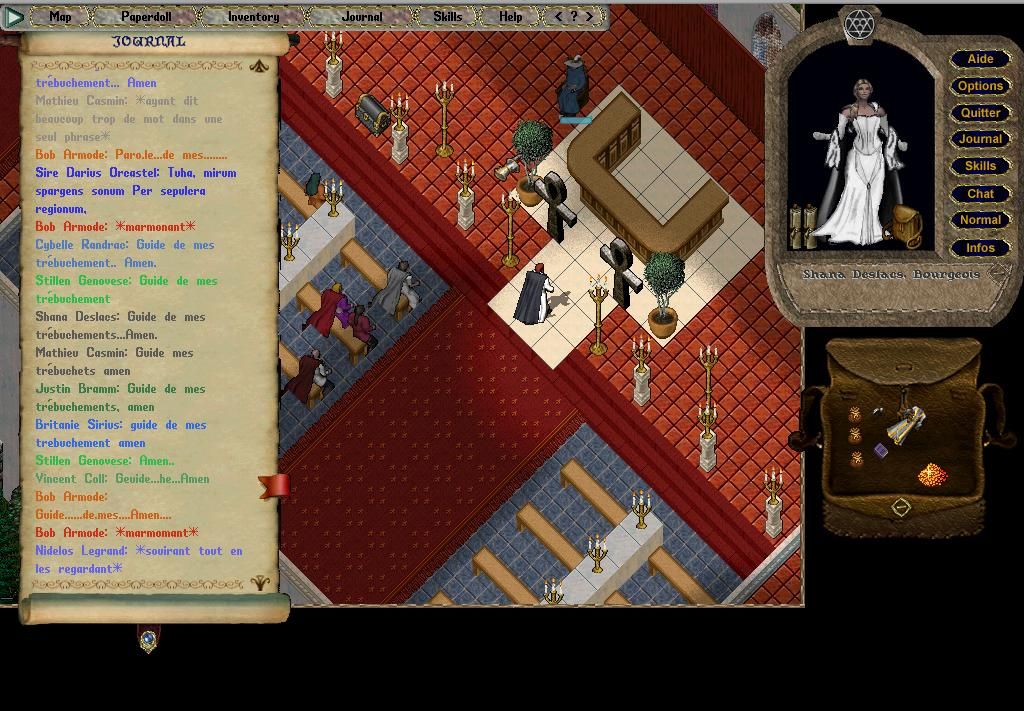Open the backpack icon on the paperdoll

point(906,225)
